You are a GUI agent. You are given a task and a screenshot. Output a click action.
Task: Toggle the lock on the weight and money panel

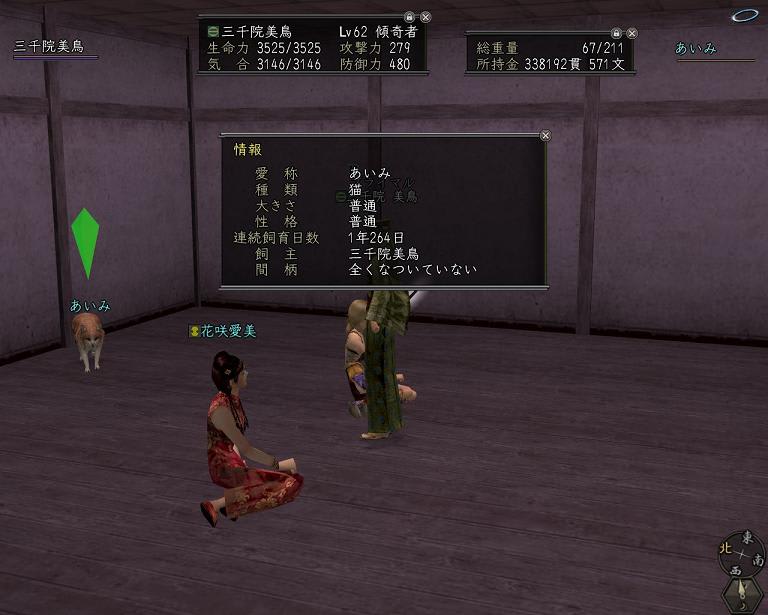pyautogui.click(x=615, y=33)
